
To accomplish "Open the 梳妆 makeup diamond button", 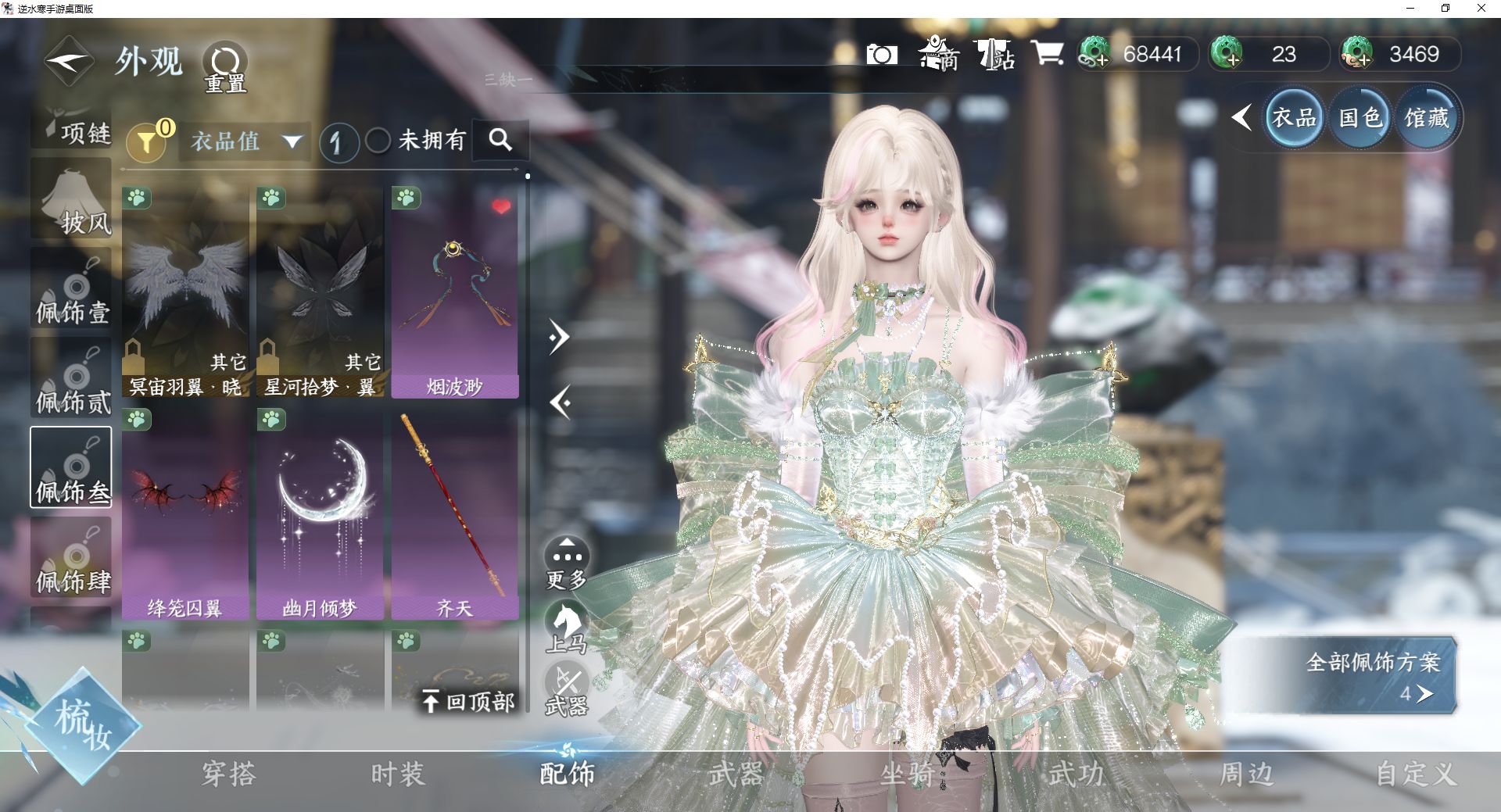I will click(x=81, y=725).
